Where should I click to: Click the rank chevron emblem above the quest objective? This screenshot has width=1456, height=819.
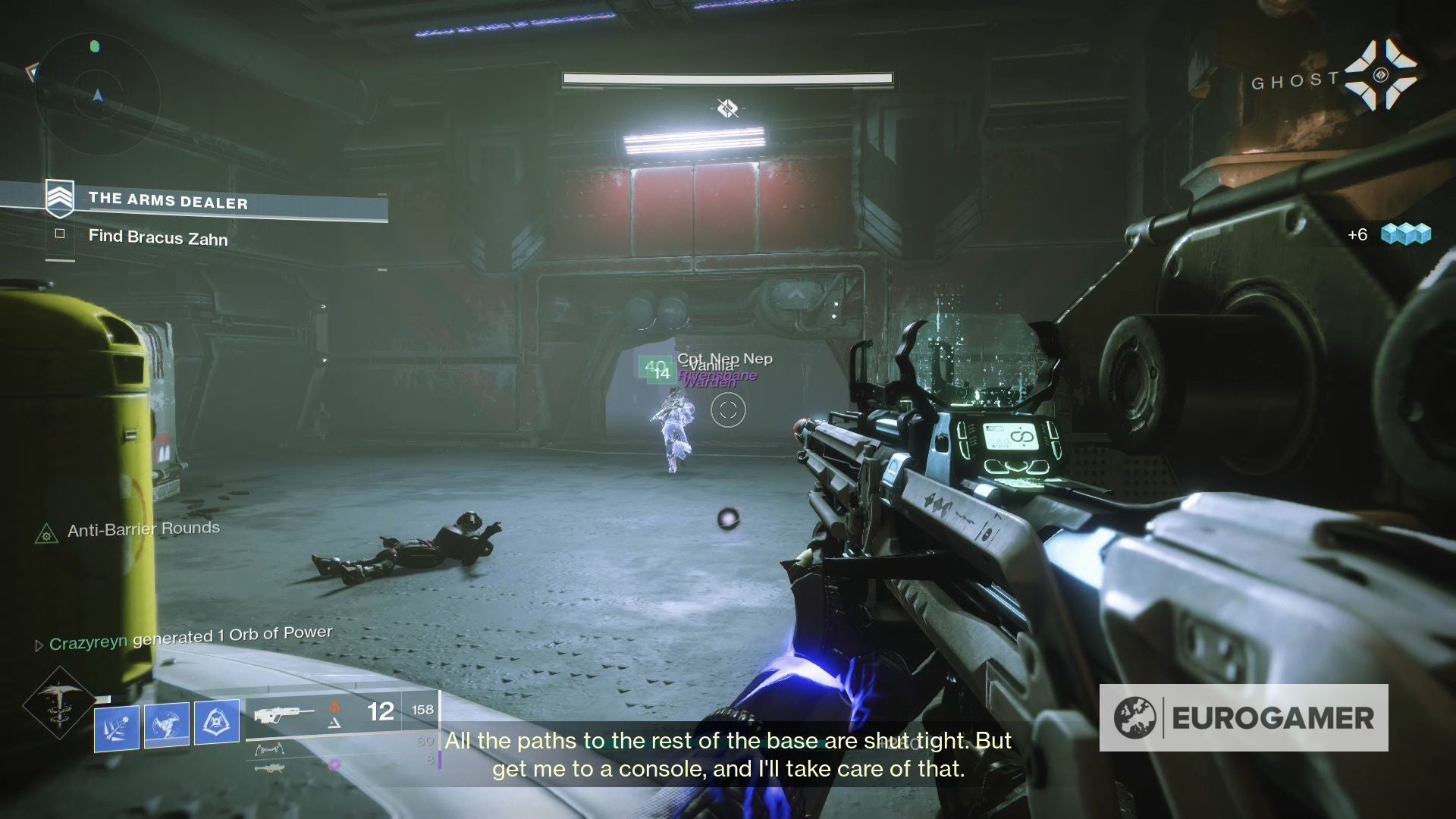click(59, 199)
